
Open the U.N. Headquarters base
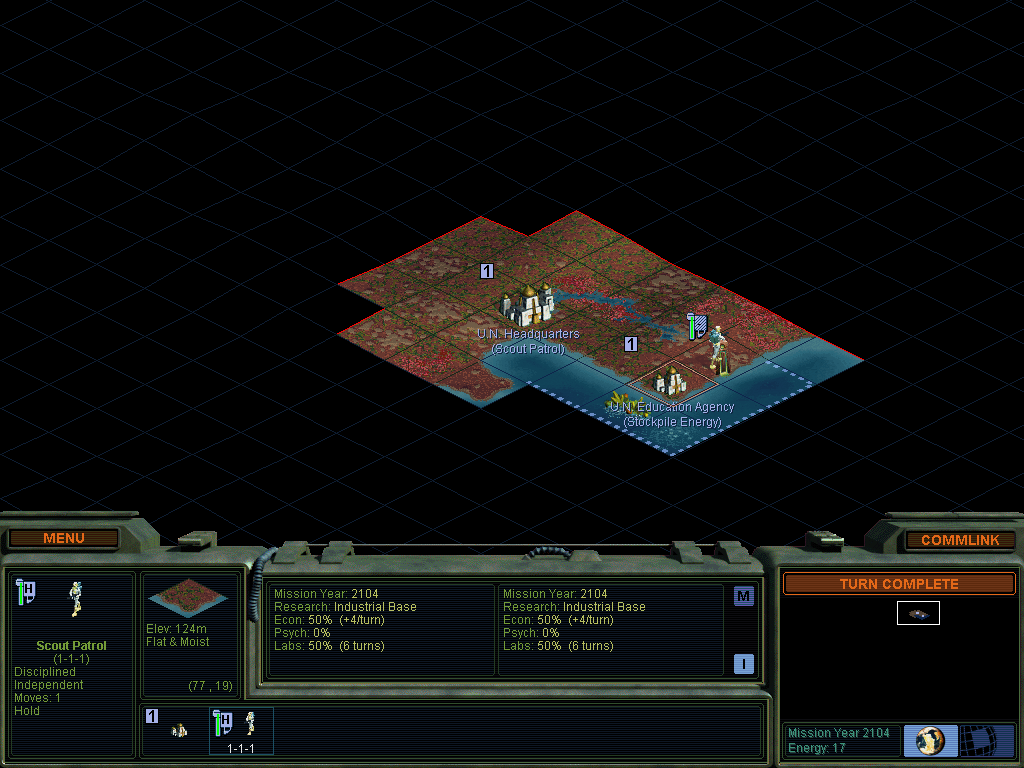(528, 303)
